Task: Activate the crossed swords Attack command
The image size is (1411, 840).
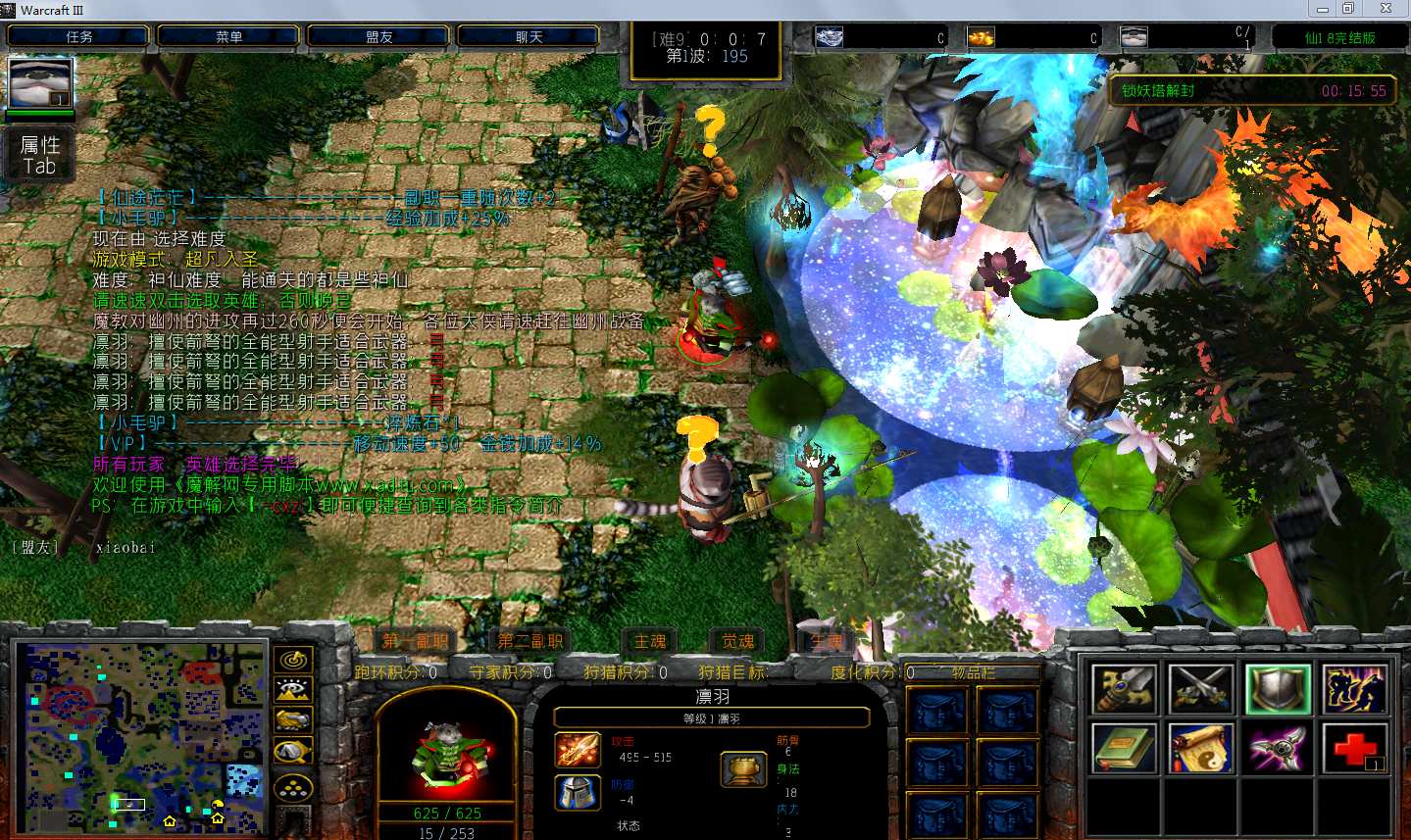Action: click(x=1200, y=689)
